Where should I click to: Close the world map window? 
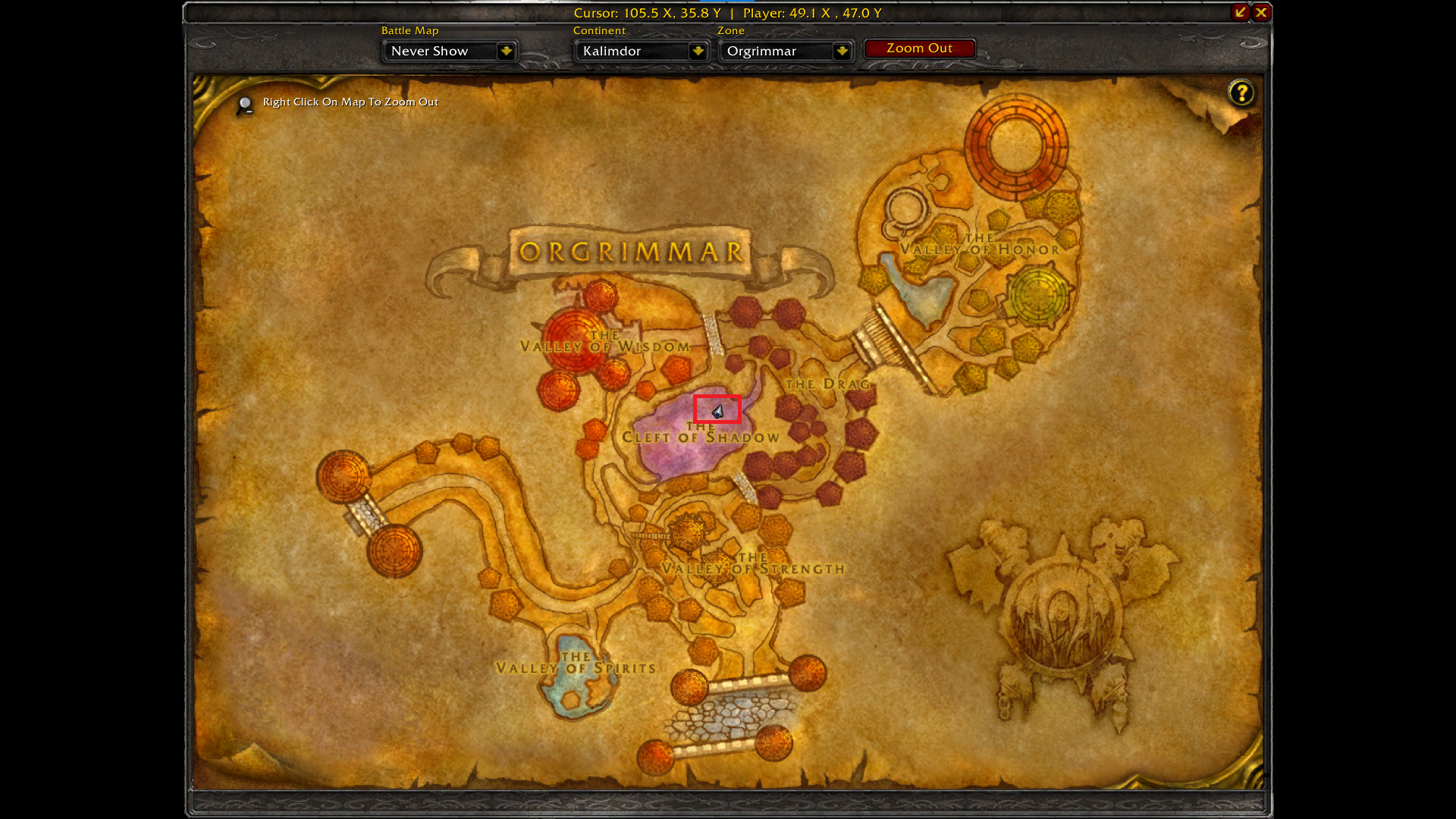coord(1261,12)
